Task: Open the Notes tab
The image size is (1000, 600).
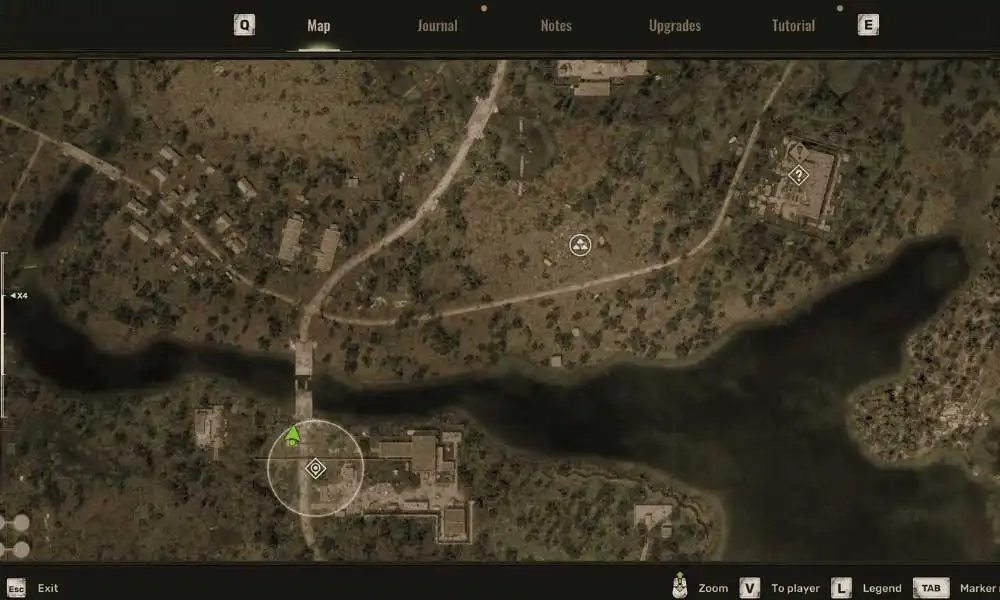Action: (x=556, y=26)
